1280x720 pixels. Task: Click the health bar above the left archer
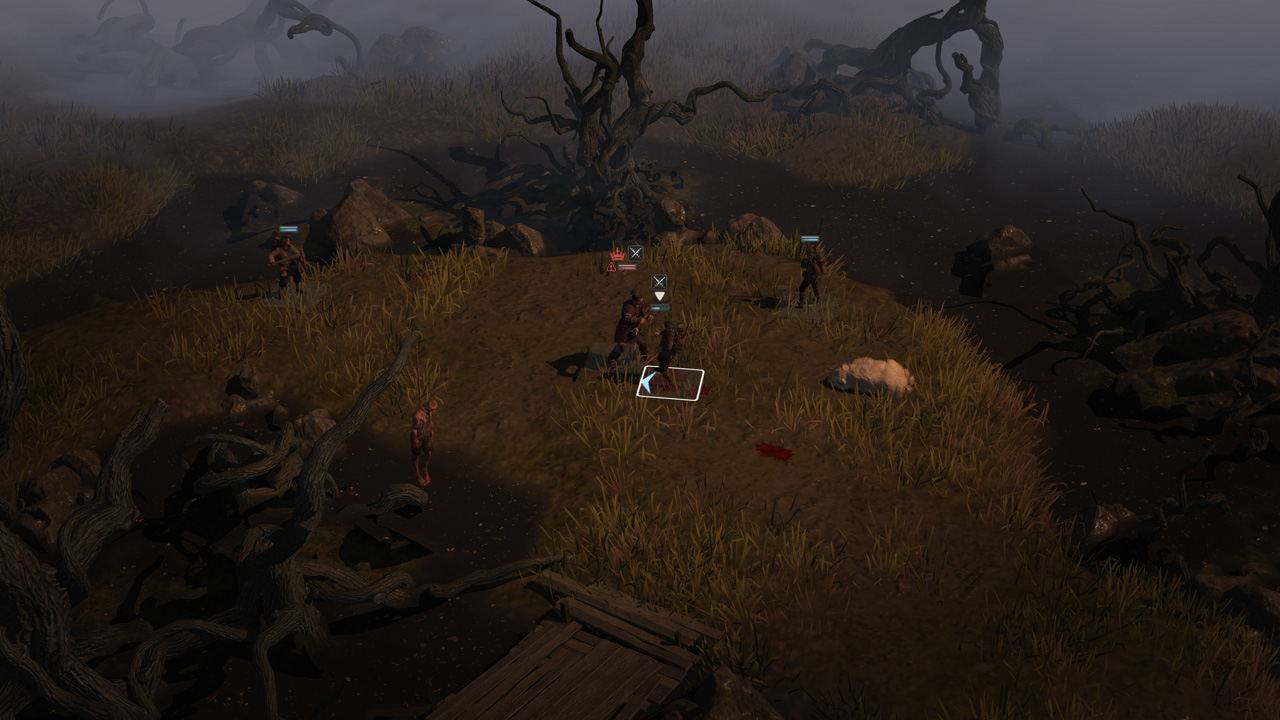[288, 228]
